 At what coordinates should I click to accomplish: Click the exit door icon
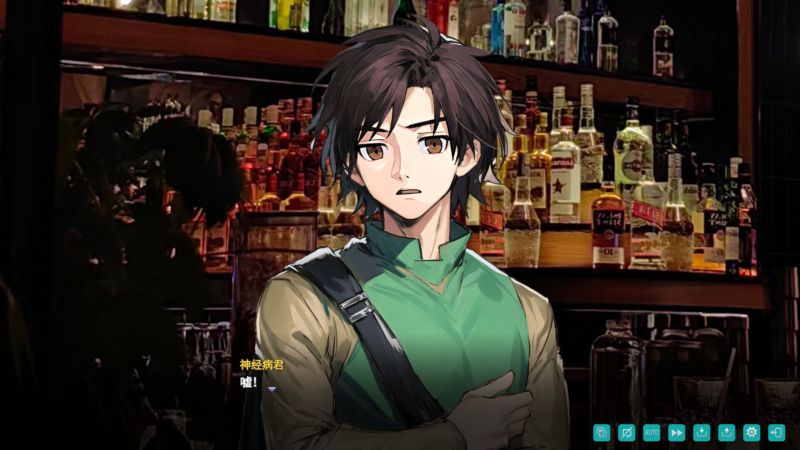(x=777, y=432)
